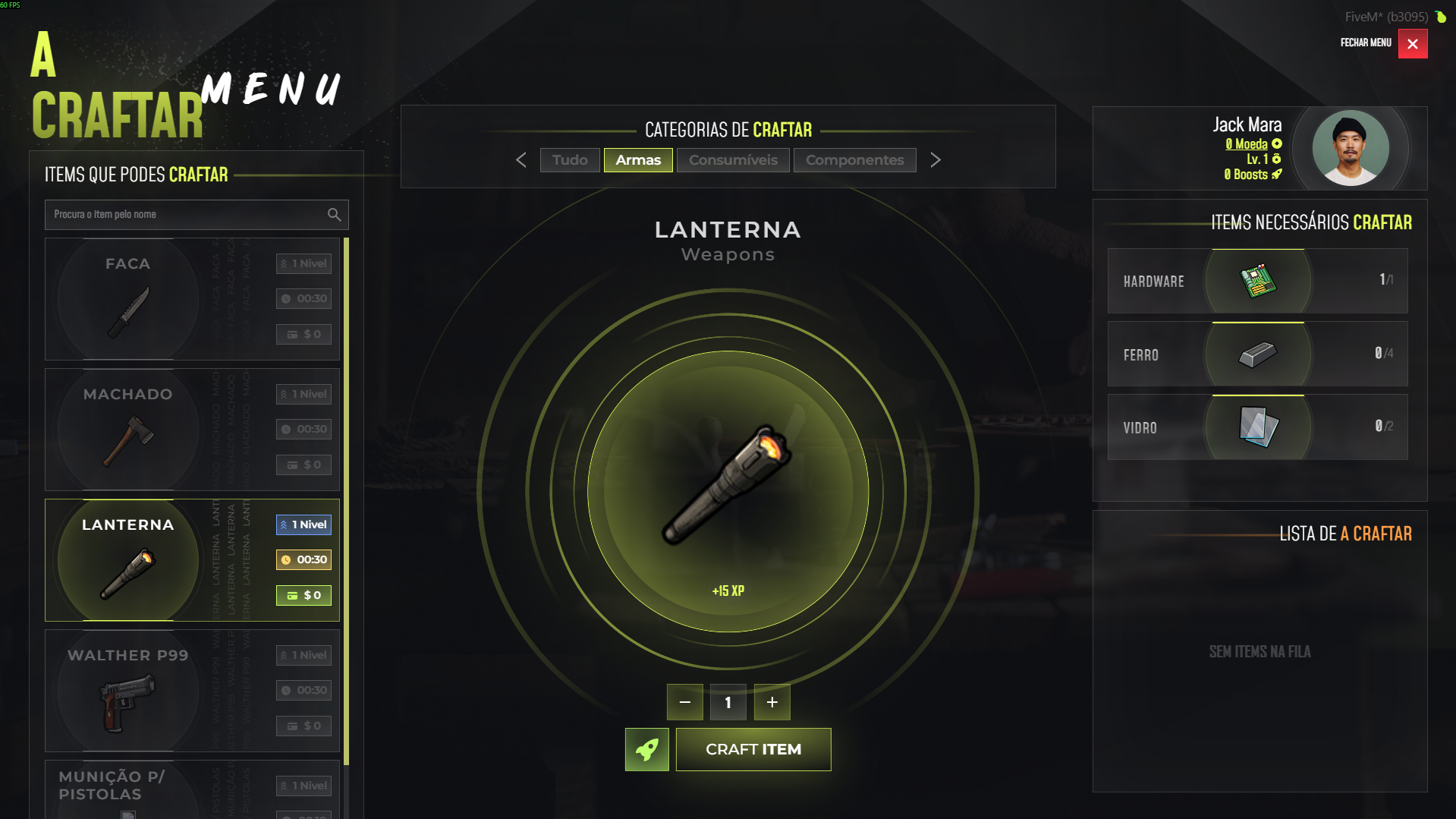Viewport: 1456px width, 819px height.
Task: Open the Consumíveis category tab
Action: tap(733, 160)
